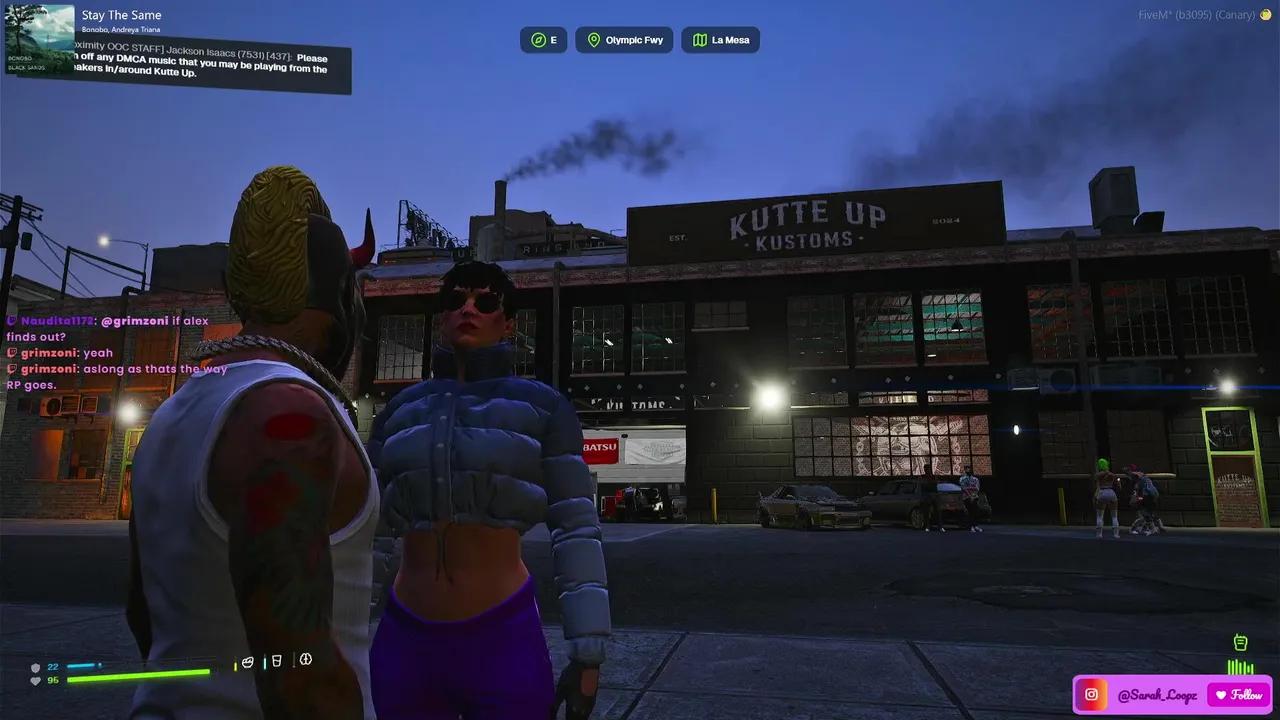Toggle the green voice activity bars
The height and width of the screenshot is (720, 1280).
point(1240,666)
